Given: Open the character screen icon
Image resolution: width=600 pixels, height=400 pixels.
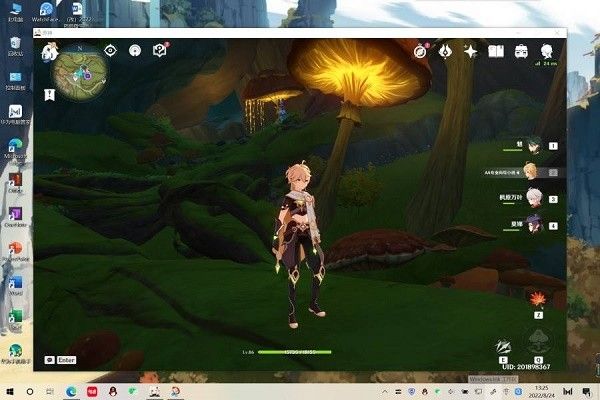Looking at the screenshot, I should click(x=546, y=51).
